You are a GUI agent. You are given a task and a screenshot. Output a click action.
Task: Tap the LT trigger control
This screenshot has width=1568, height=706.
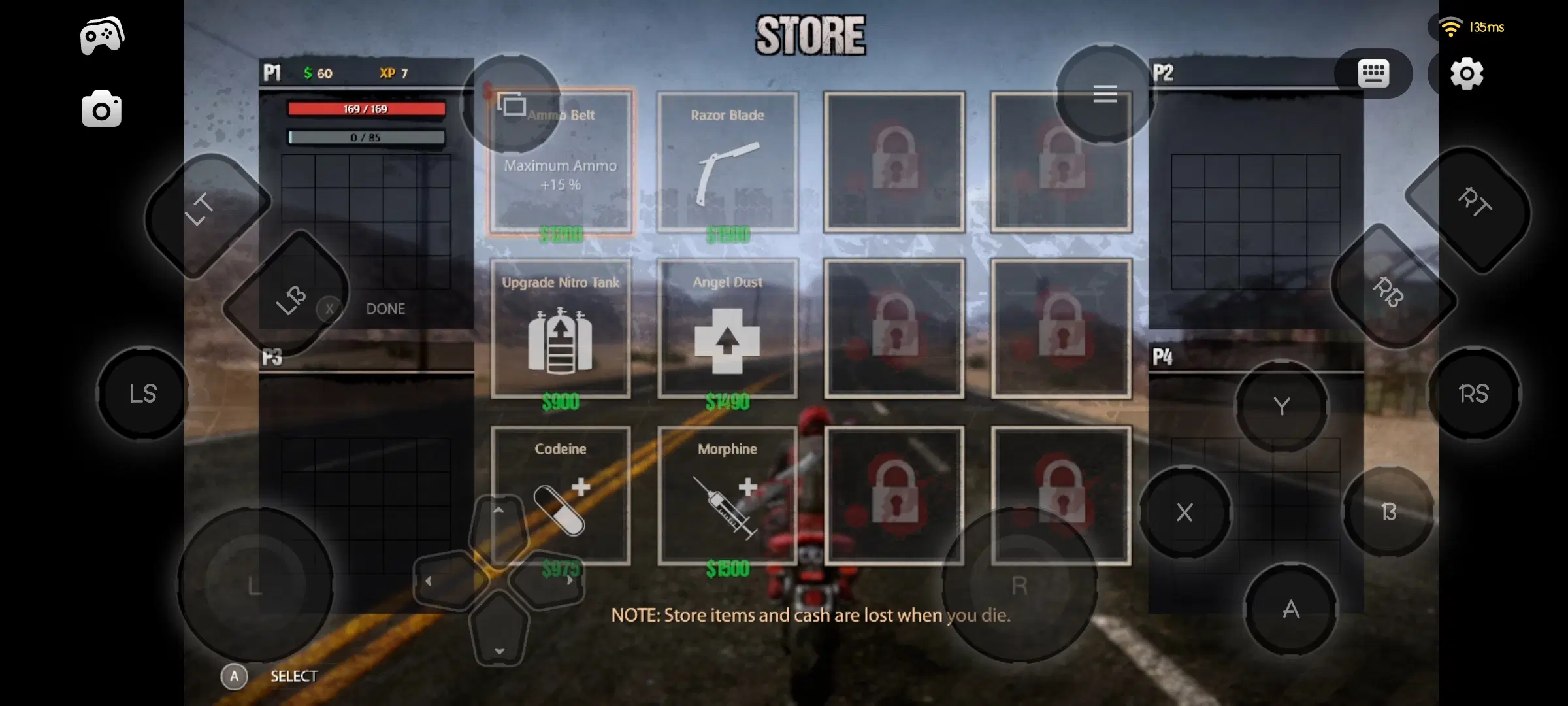click(x=199, y=208)
